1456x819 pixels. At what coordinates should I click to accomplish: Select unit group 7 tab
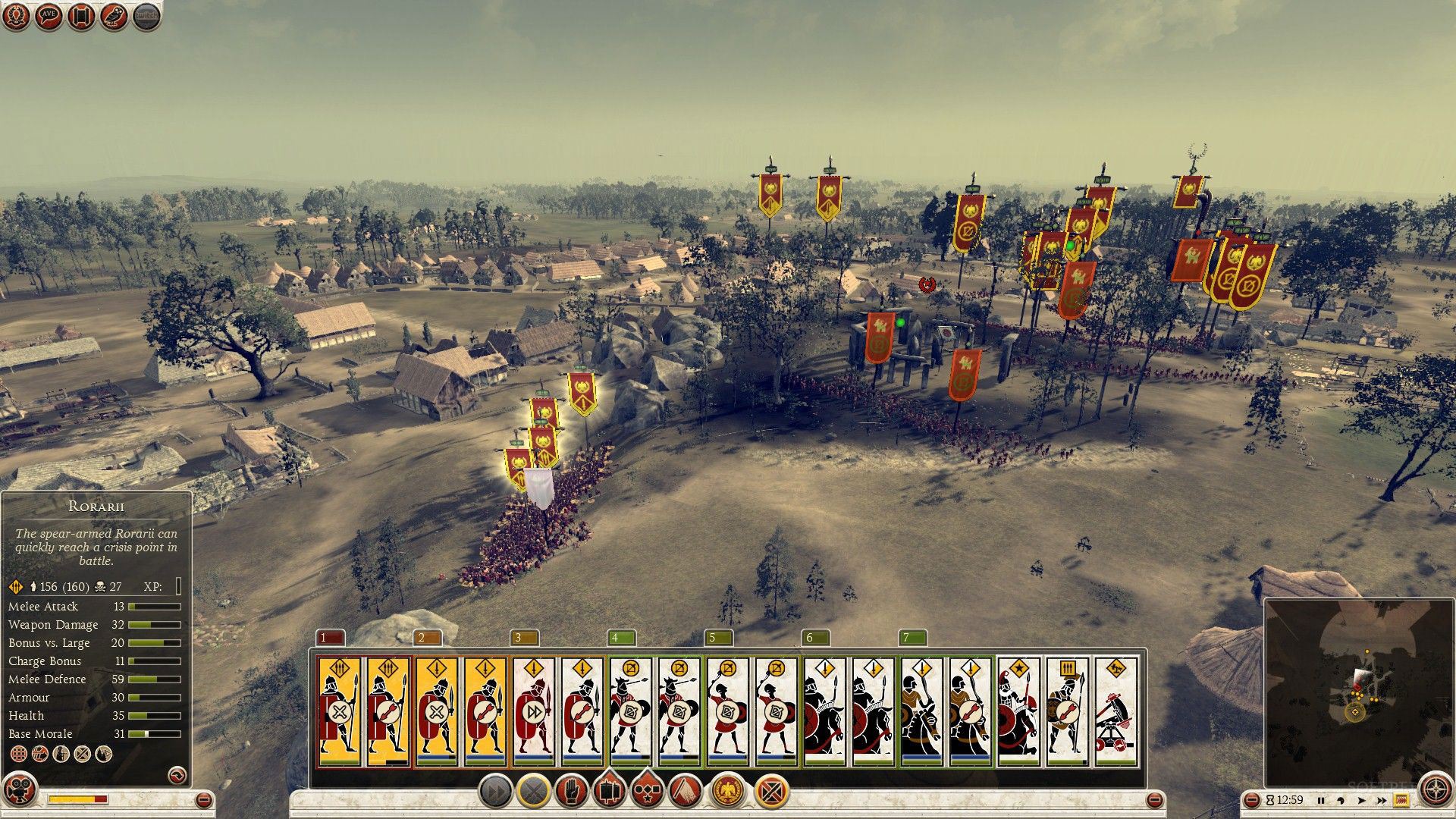913,638
